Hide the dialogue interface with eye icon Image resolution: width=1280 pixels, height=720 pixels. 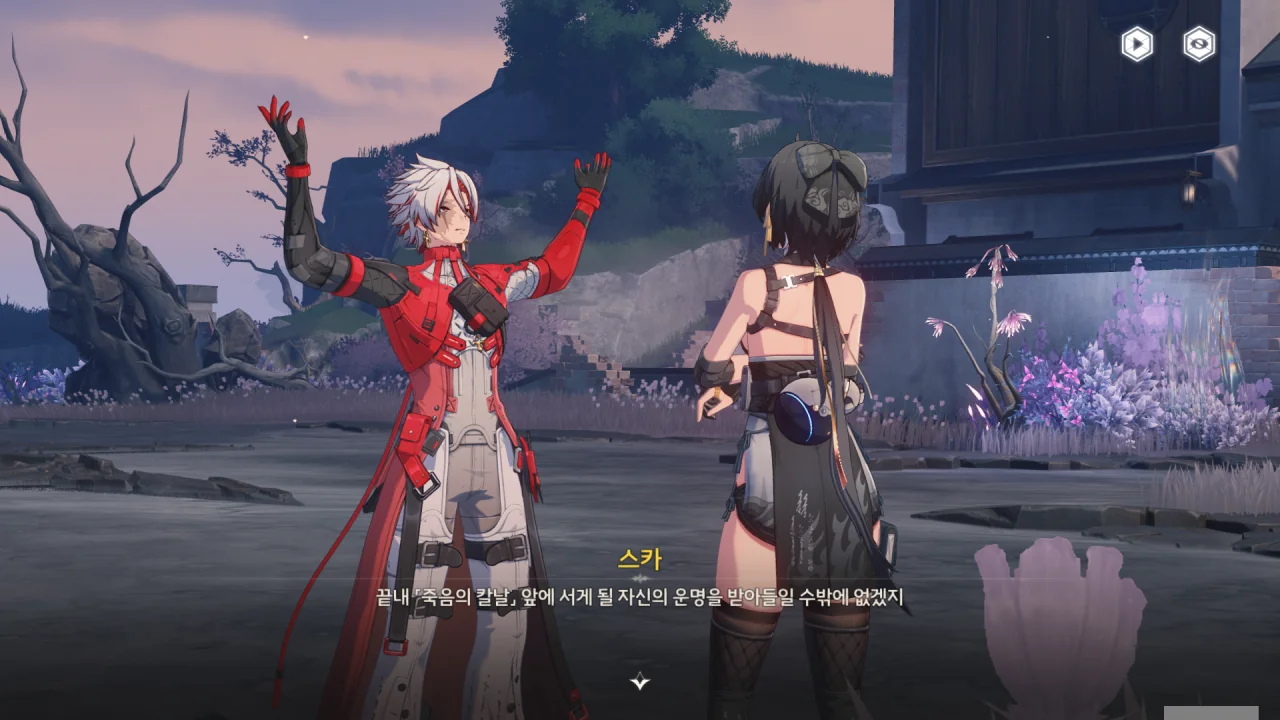[x=1199, y=44]
